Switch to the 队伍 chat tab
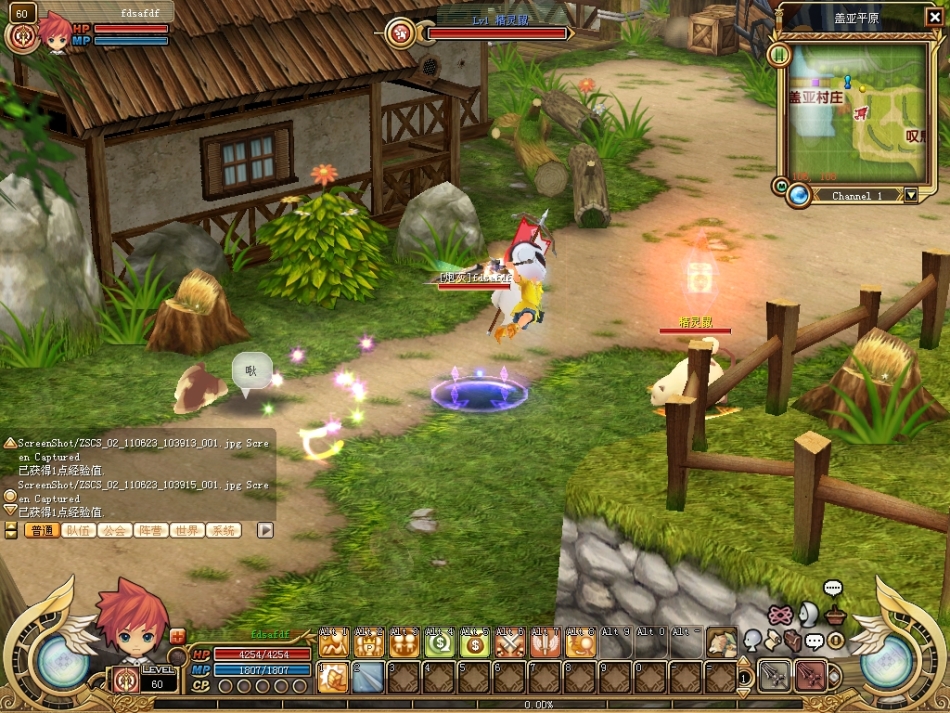The image size is (950, 713). coord(79,531)
